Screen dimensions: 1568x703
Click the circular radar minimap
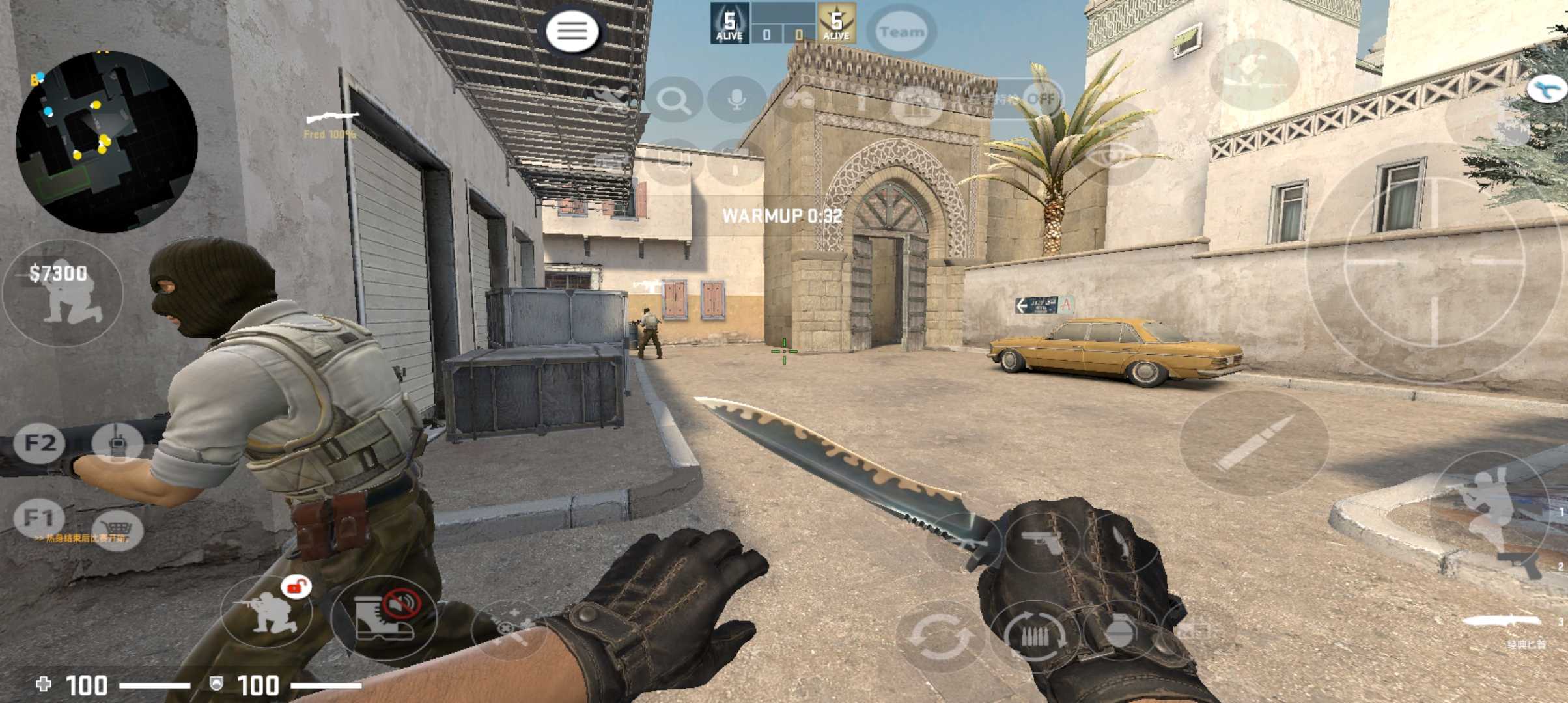click(107, 142)
